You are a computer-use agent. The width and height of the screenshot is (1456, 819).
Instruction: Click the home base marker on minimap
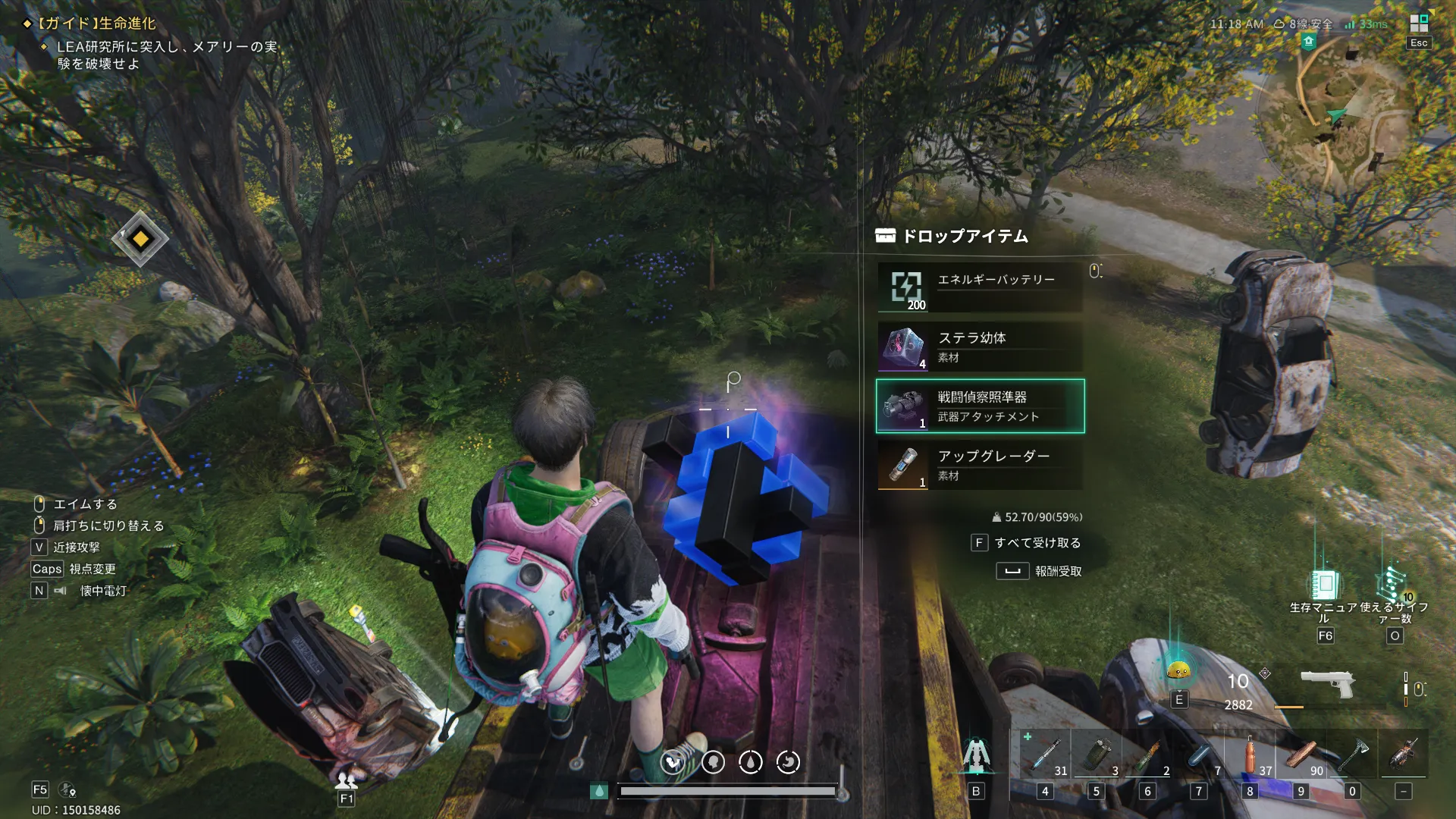pyautogui.click(x=1309, y=42)
